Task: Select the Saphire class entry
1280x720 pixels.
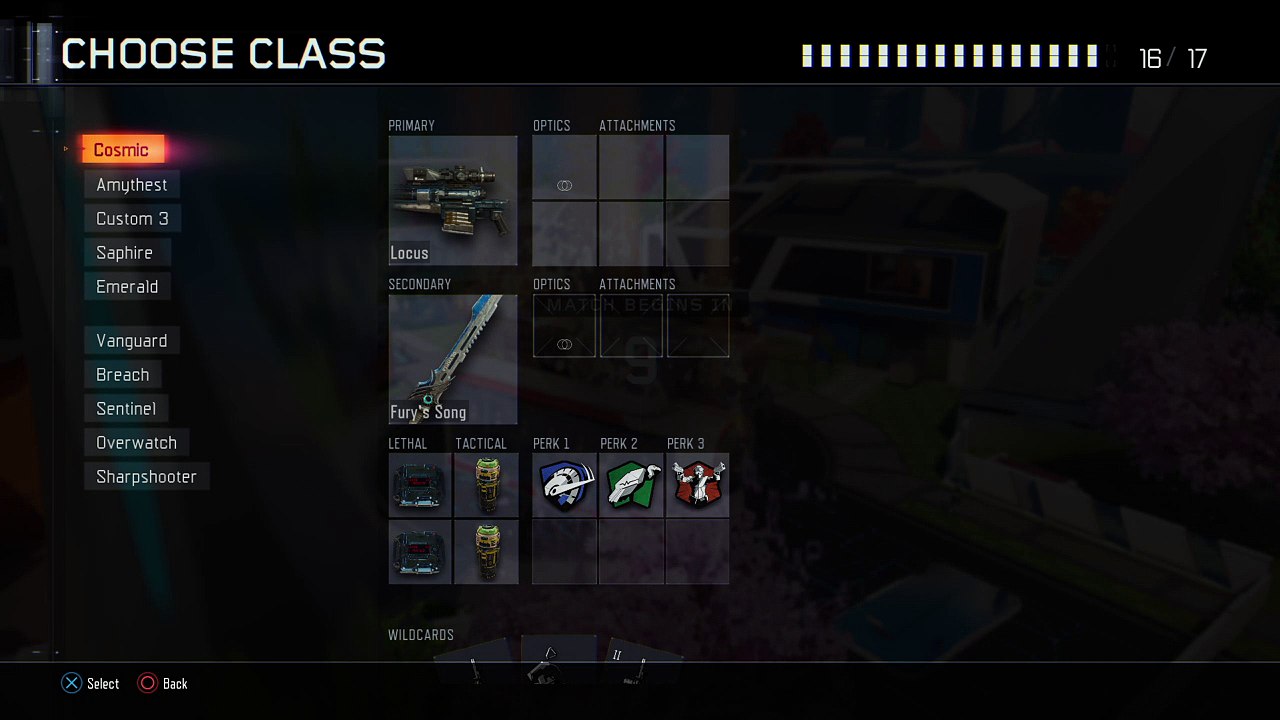Action: click(x=125, y=253)
